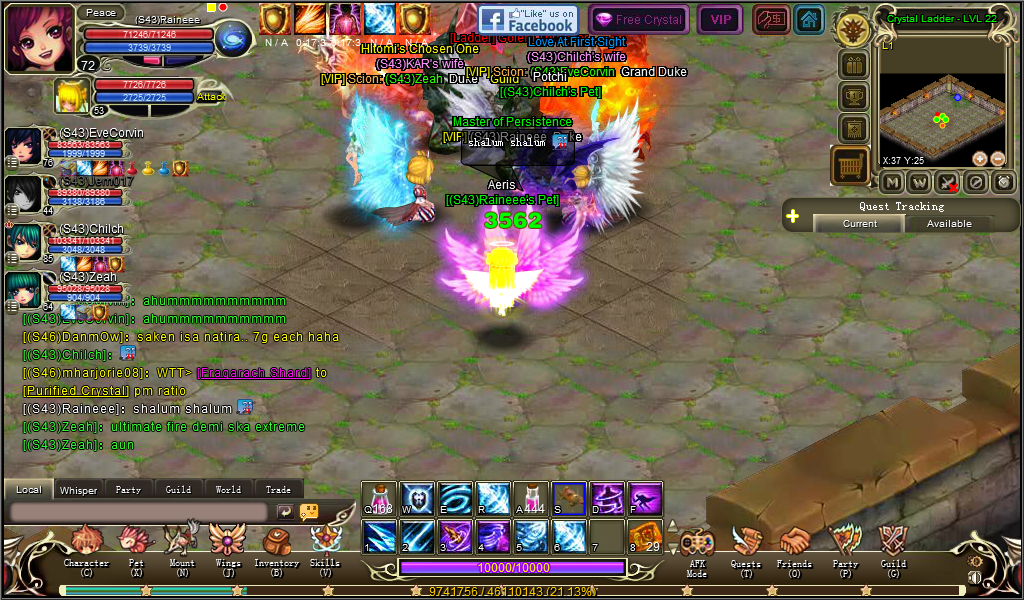Screen dimensions: 1024x600
Task: Open the Guild panel
Action: pyautogui.click(x=893, y=545)
